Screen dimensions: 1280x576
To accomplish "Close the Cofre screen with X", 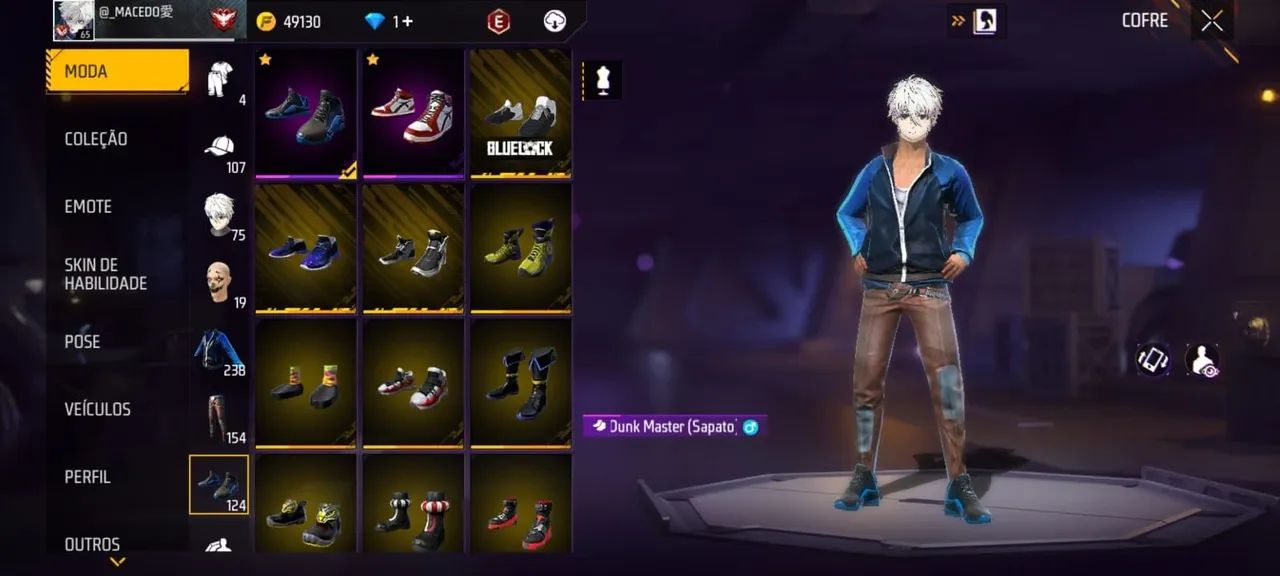I will coord(1212,21).
